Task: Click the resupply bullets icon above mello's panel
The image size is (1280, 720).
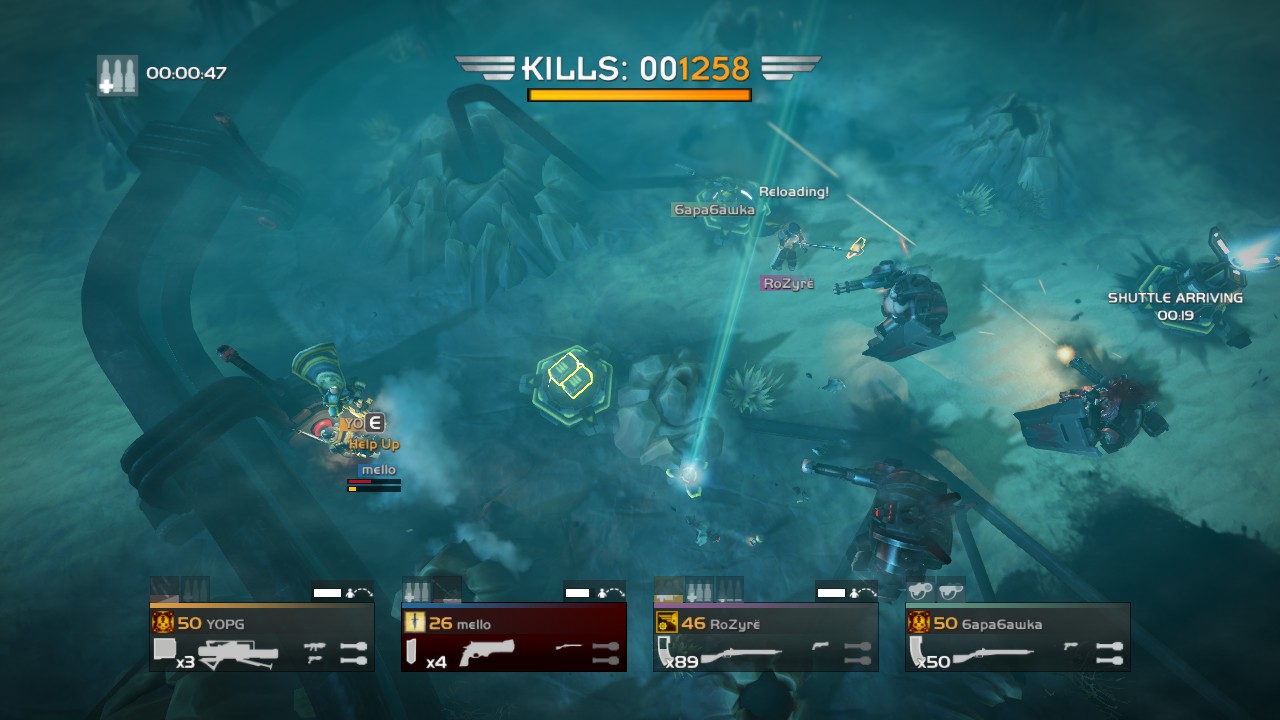Action: (417, 588)
